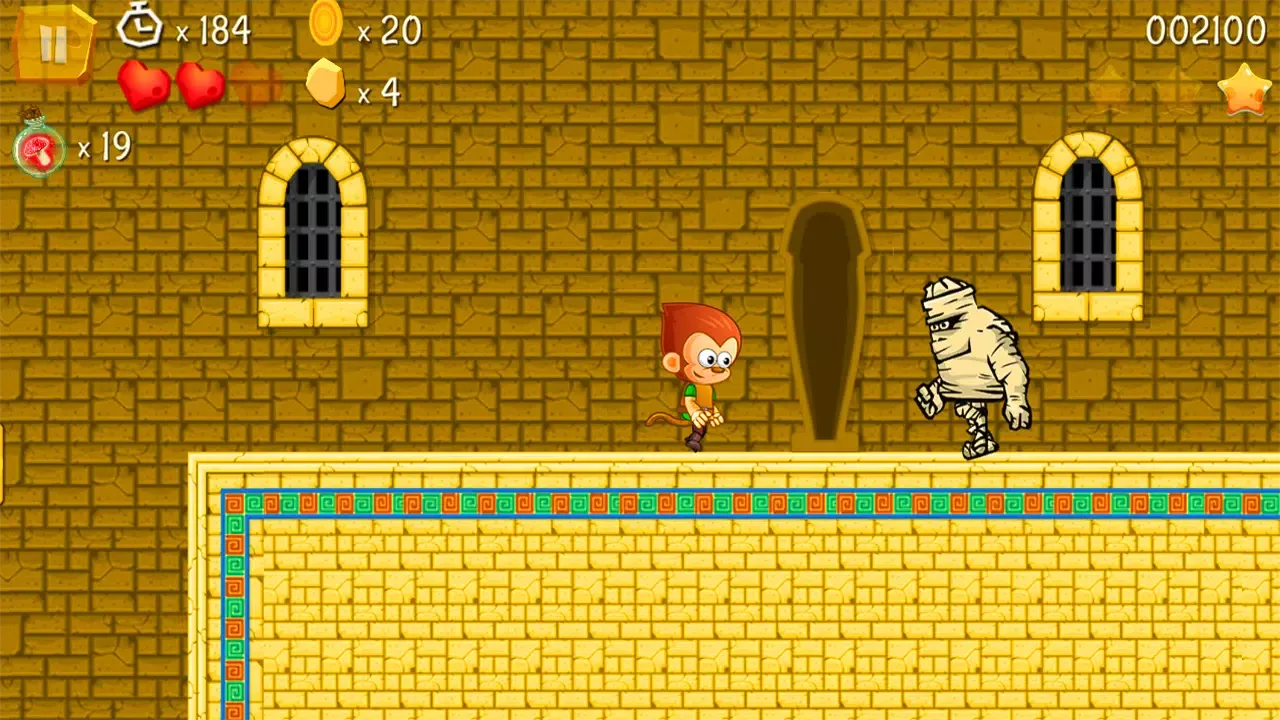Use the red mushroom potion item

point(40,148)
